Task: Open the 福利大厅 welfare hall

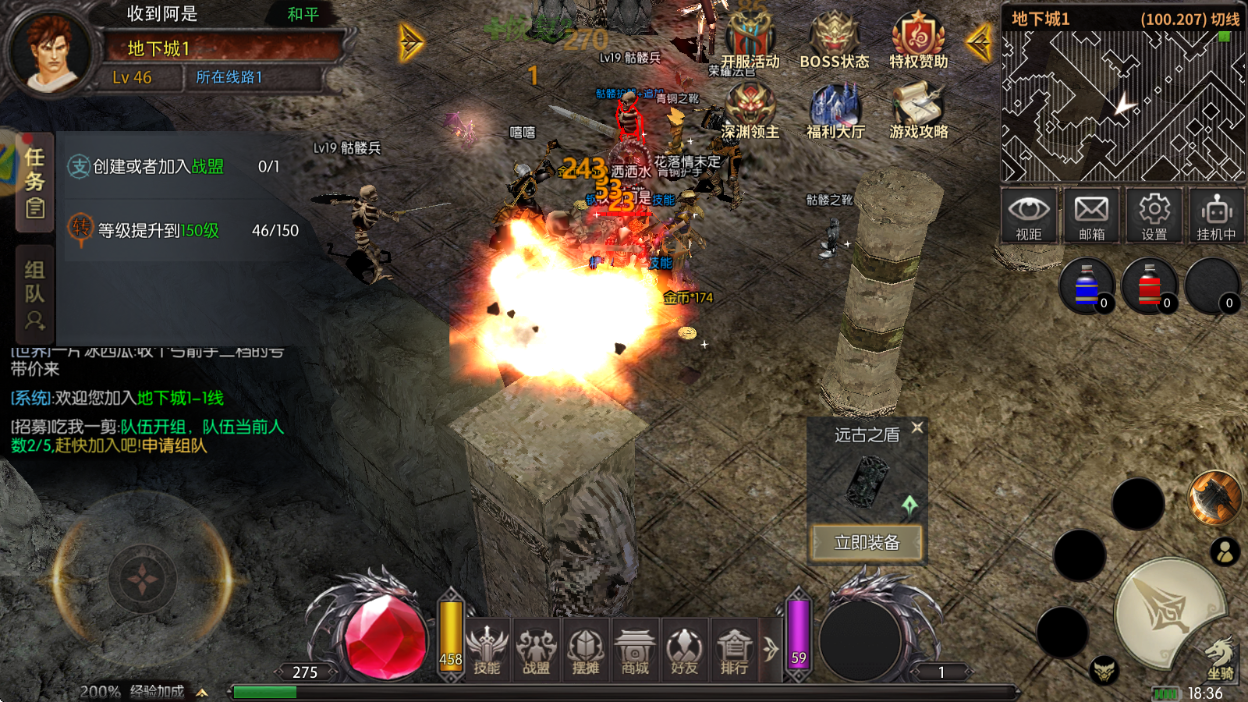Action: point(835,108)
